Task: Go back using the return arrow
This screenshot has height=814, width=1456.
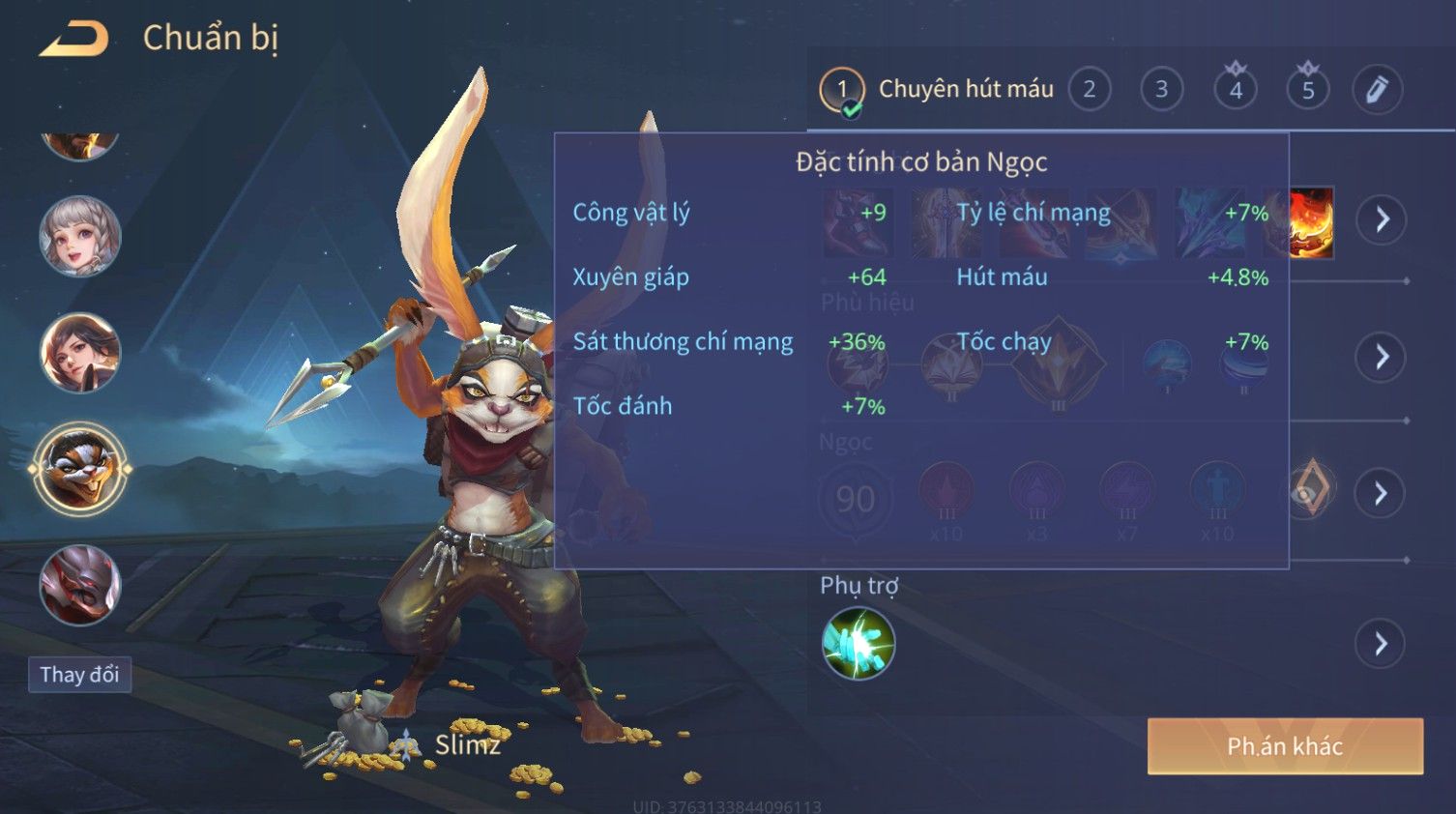Action: pos(73,39)
